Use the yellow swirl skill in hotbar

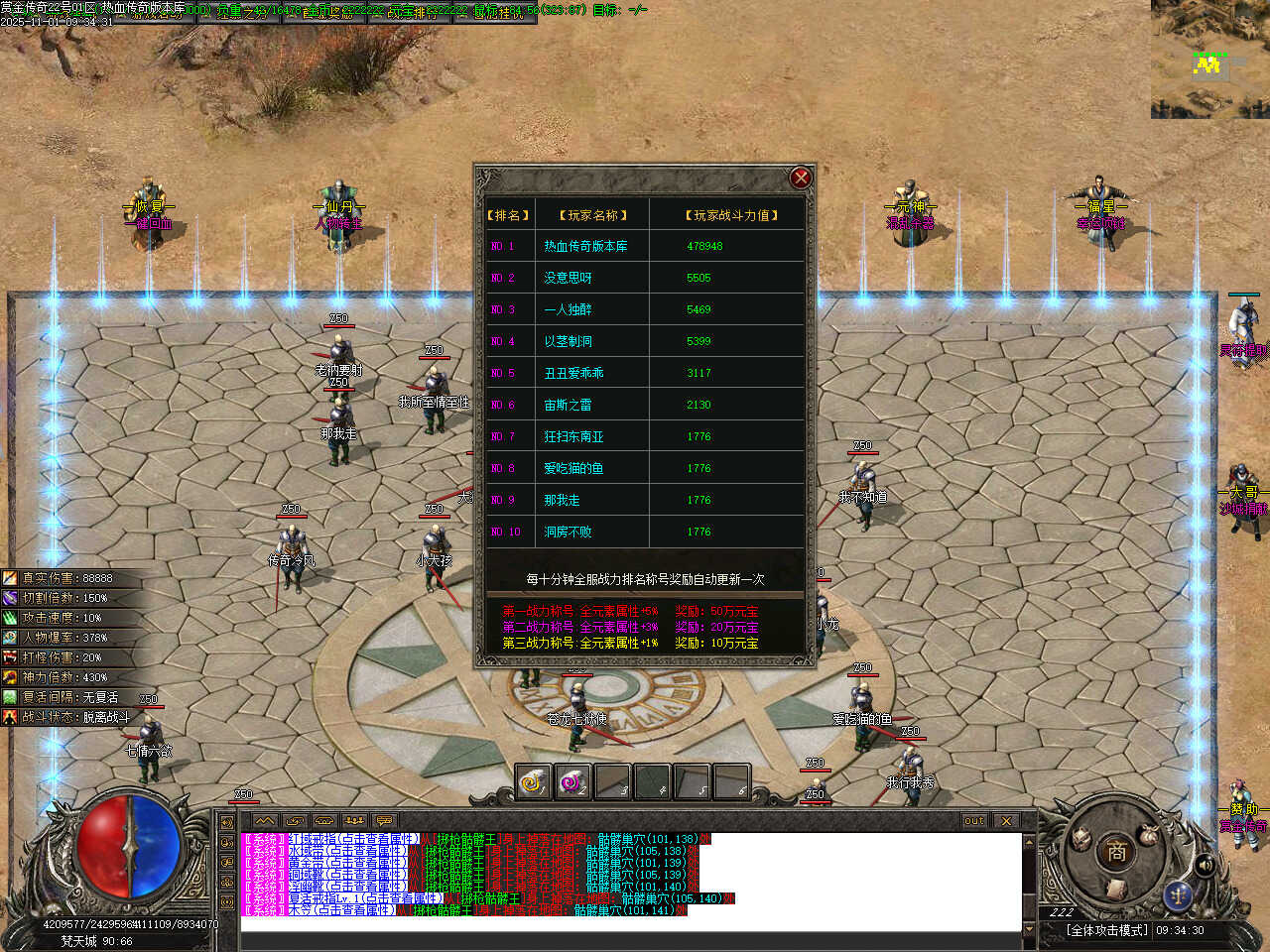point(534,782)
